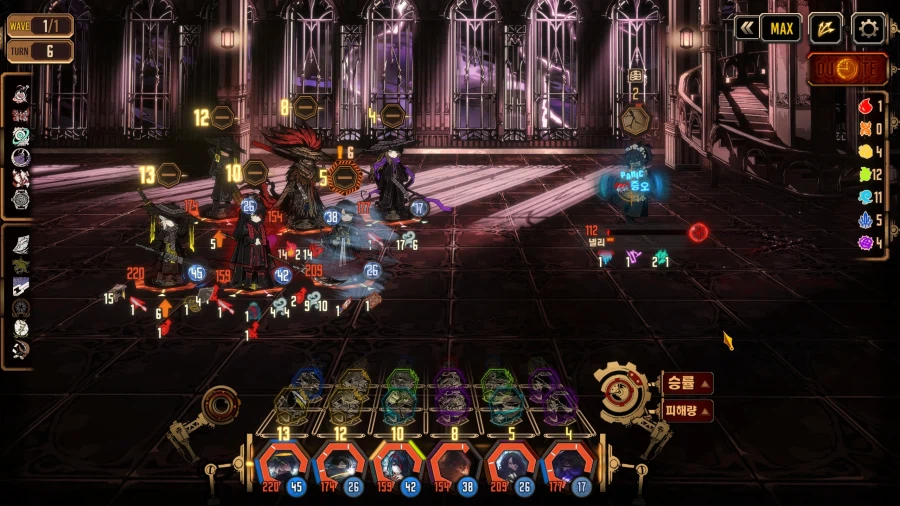
Task: Open the settings gear menu
Action: pyautogui.click(x=867, y=28)
